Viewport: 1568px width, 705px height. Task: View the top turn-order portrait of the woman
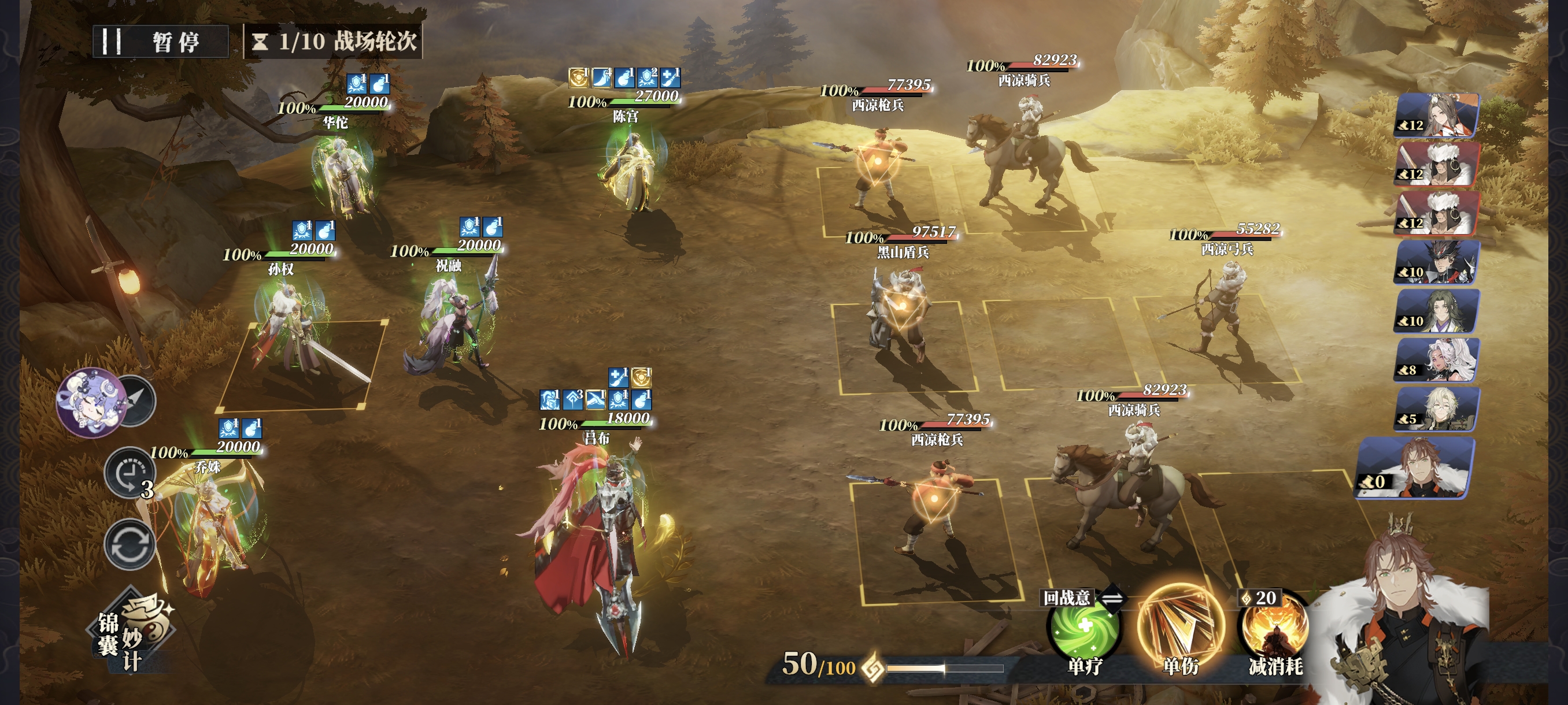coord(1438,114)
